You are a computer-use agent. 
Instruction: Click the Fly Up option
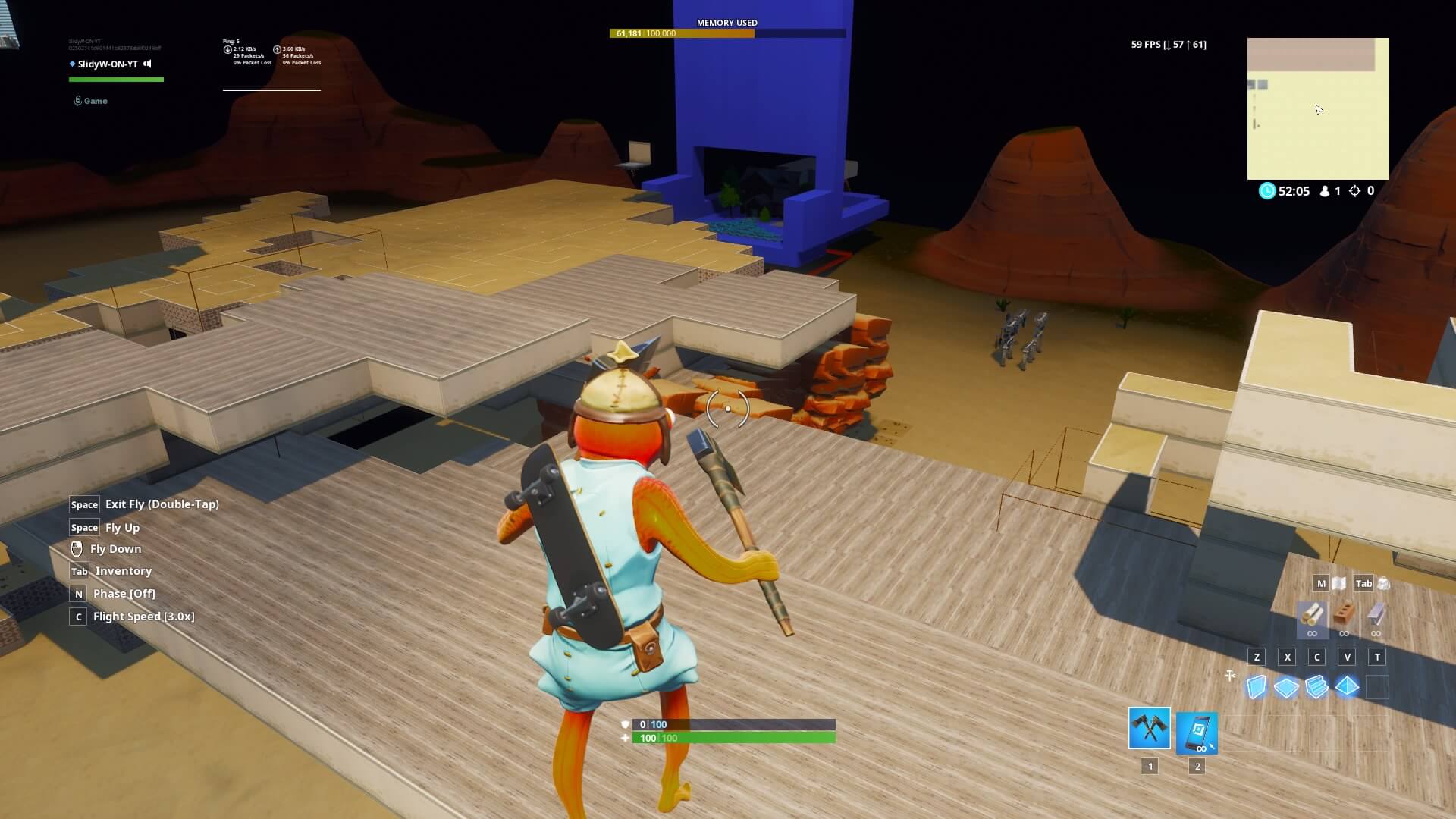121,527
